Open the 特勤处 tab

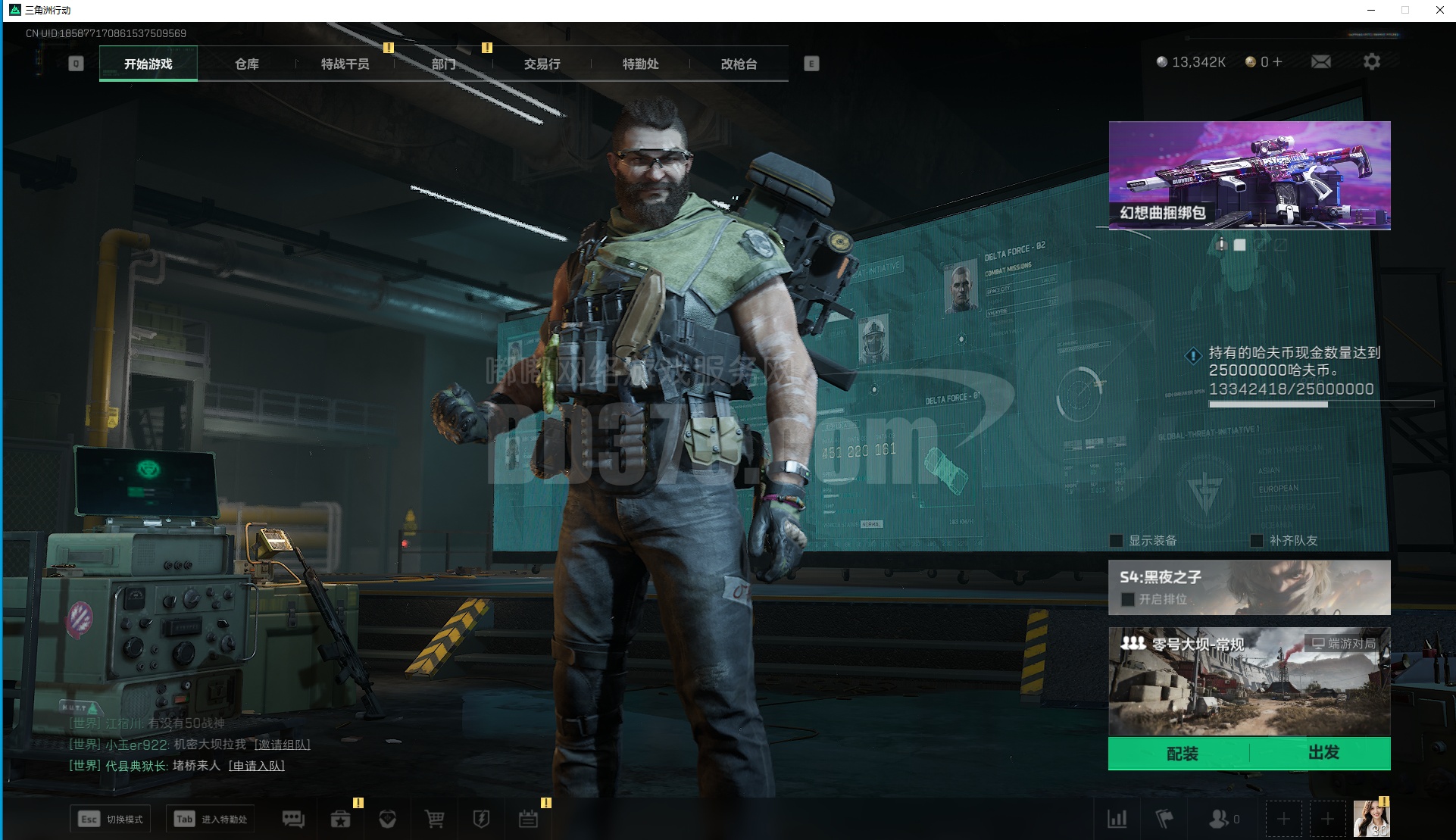[x=640, y=64]
